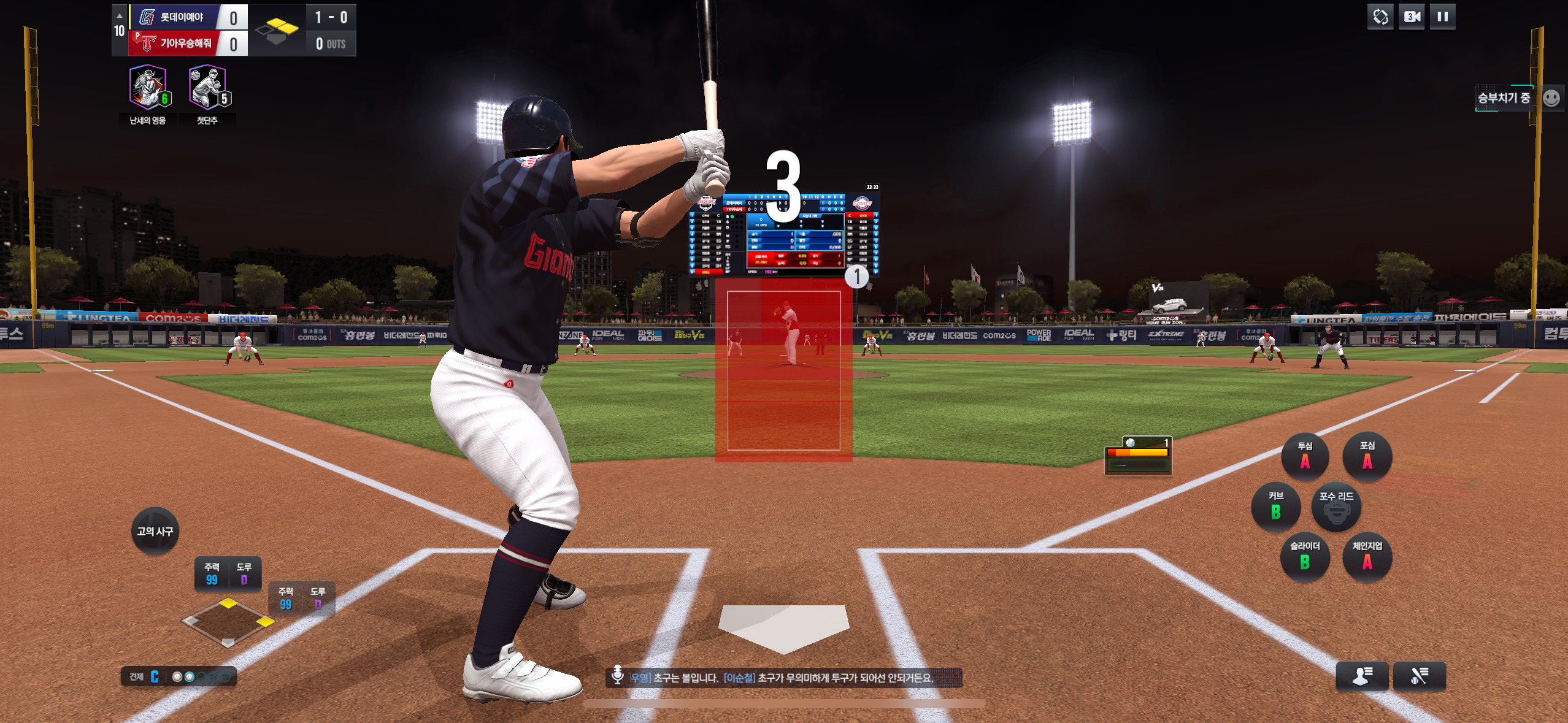Issue a 고의 사구 intentional walk
The image size is (1568, 723).
pos(155,531)
